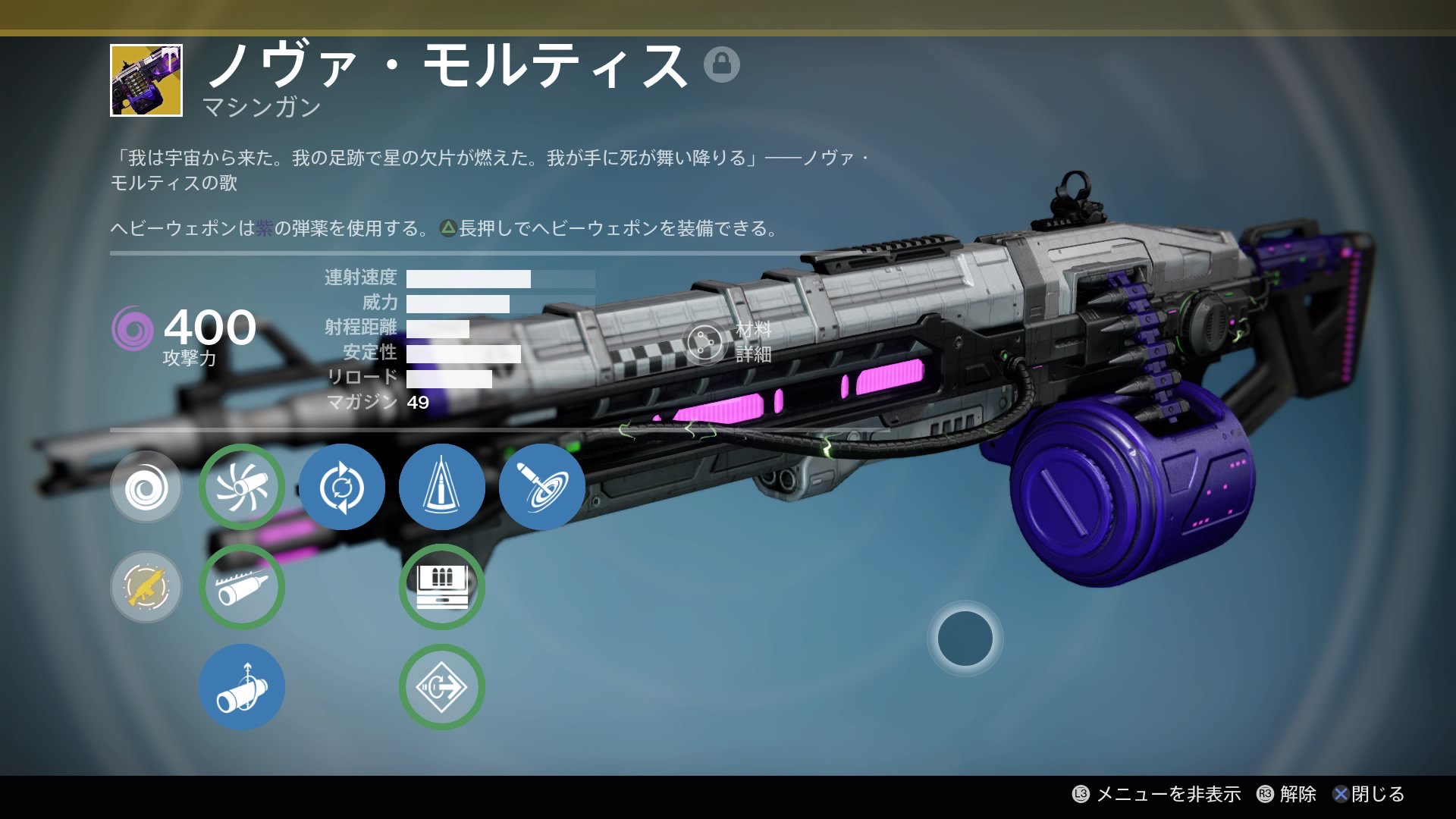Choose the ammo magazine box perk
Image resolution: width=1456 pixels, height=819 pixels.
(x=441, y=587)
